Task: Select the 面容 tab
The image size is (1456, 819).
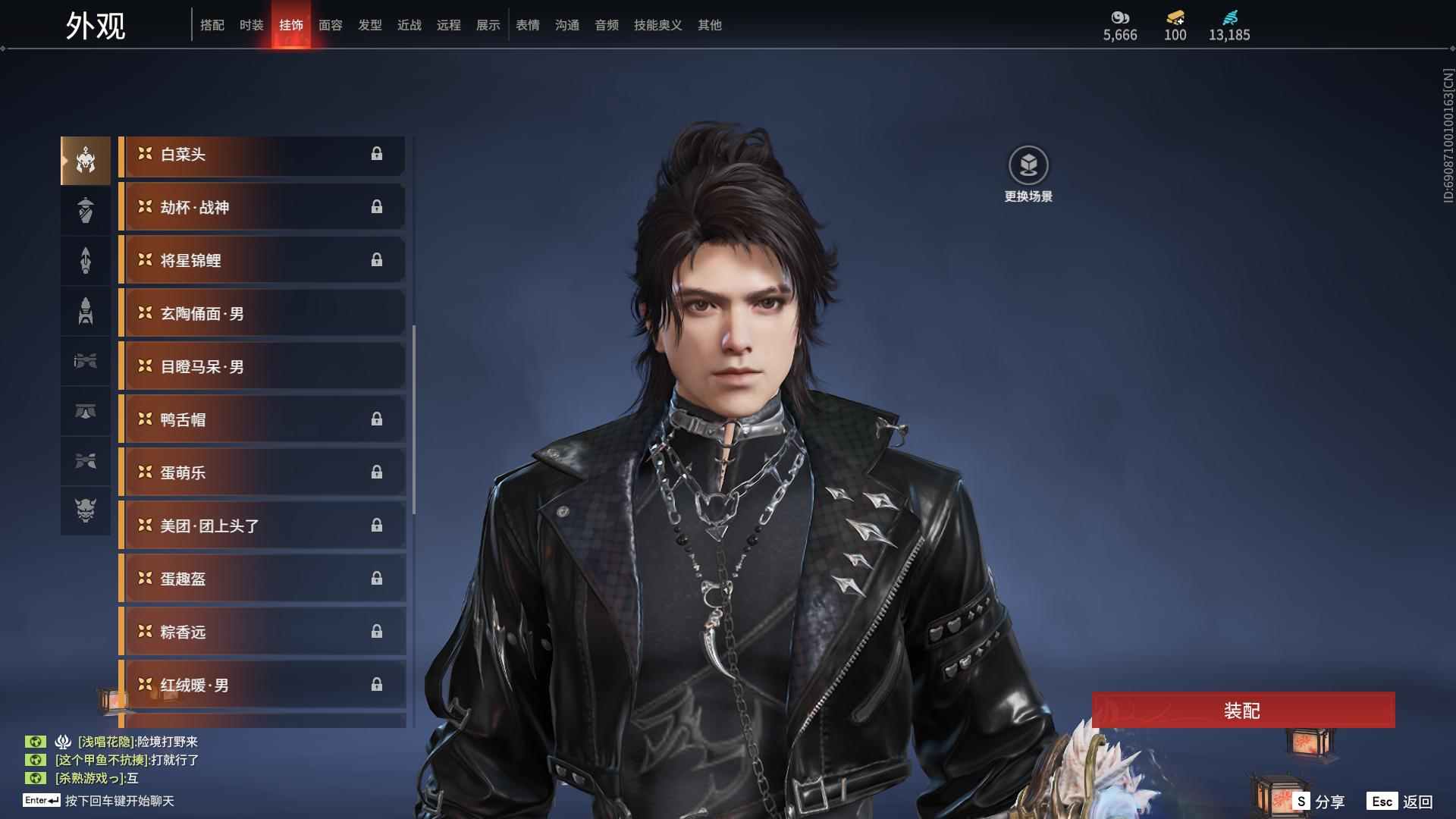Action: pos(330,25)
